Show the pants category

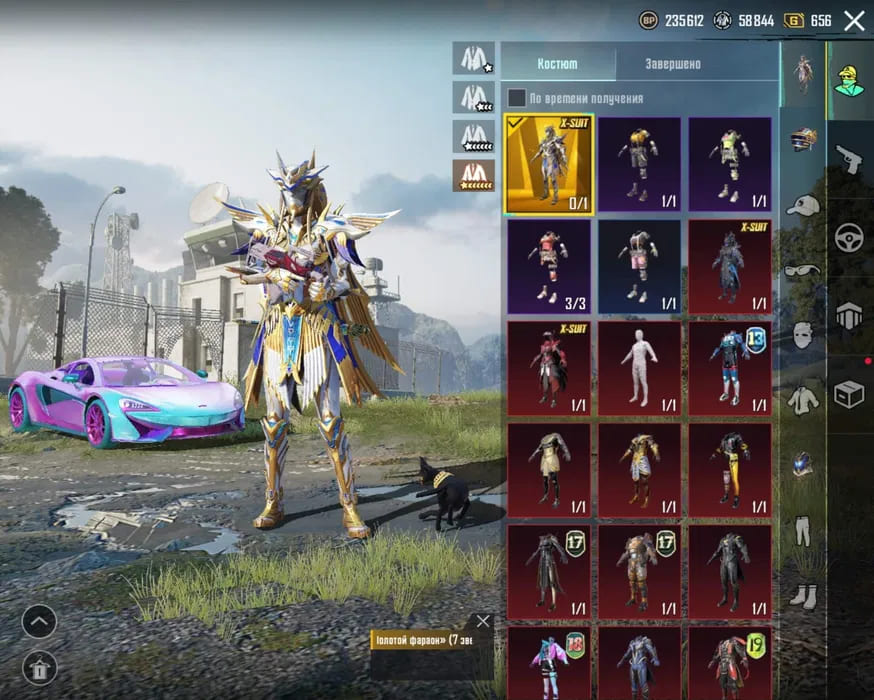pyautogui.click(x=803, y=530)
